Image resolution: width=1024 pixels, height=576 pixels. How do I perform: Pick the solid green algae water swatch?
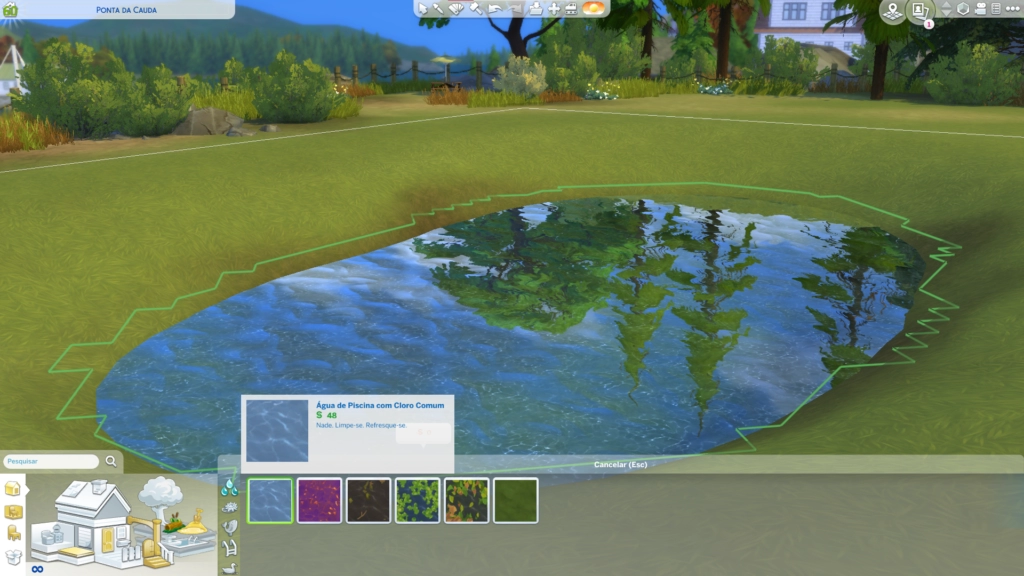515,500
